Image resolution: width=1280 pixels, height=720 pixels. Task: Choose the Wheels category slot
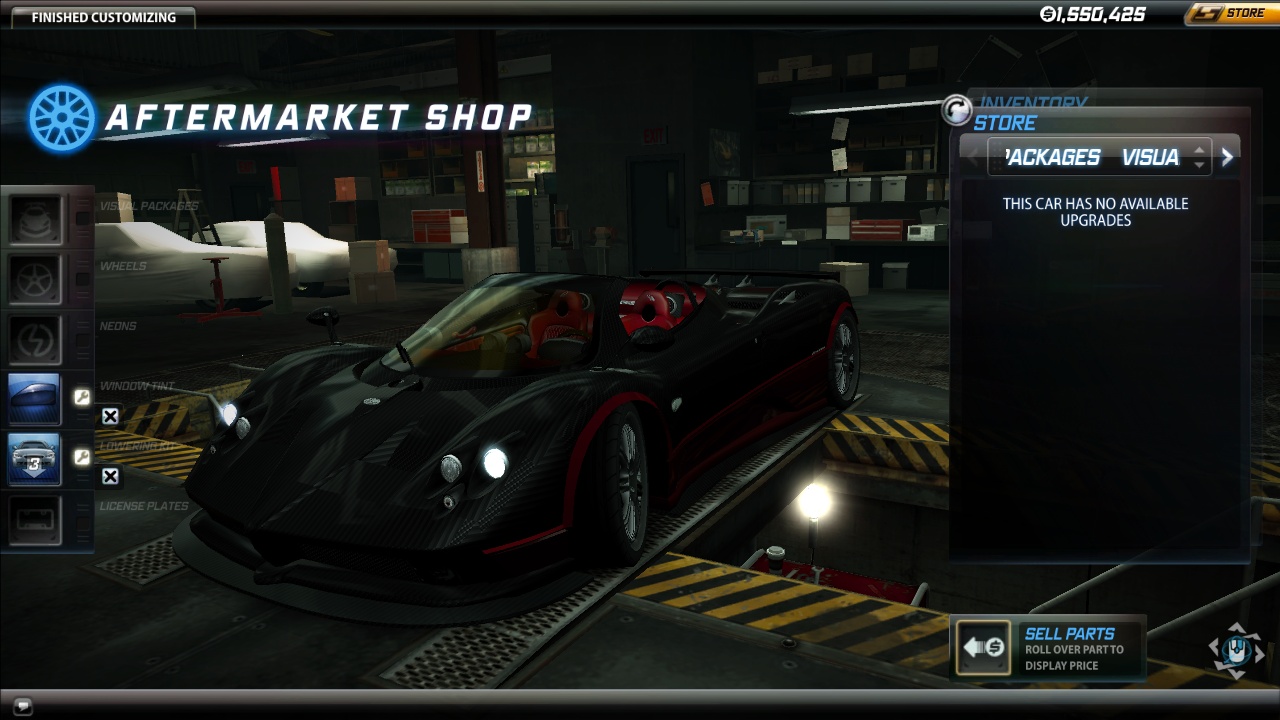[x=36, y=279]
